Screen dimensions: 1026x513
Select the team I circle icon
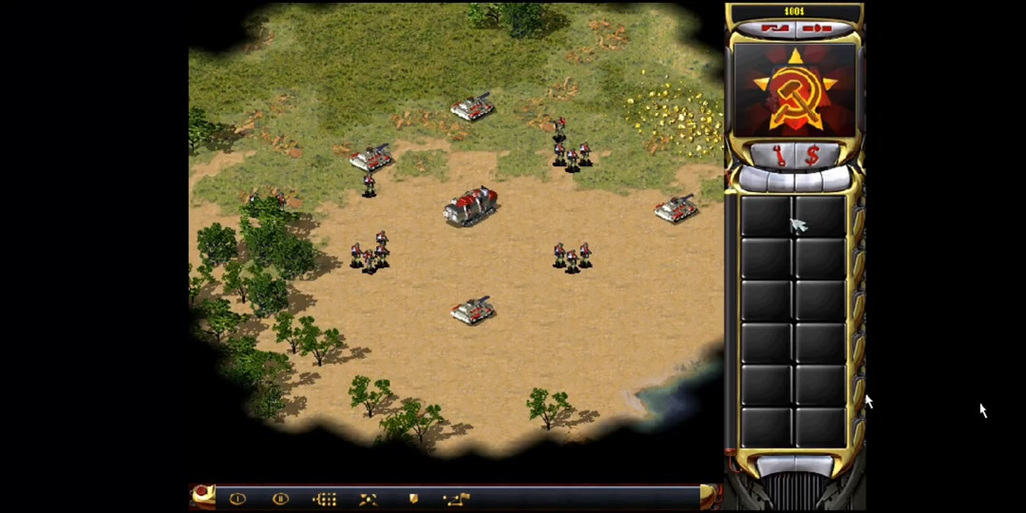(x=238, y=498)
